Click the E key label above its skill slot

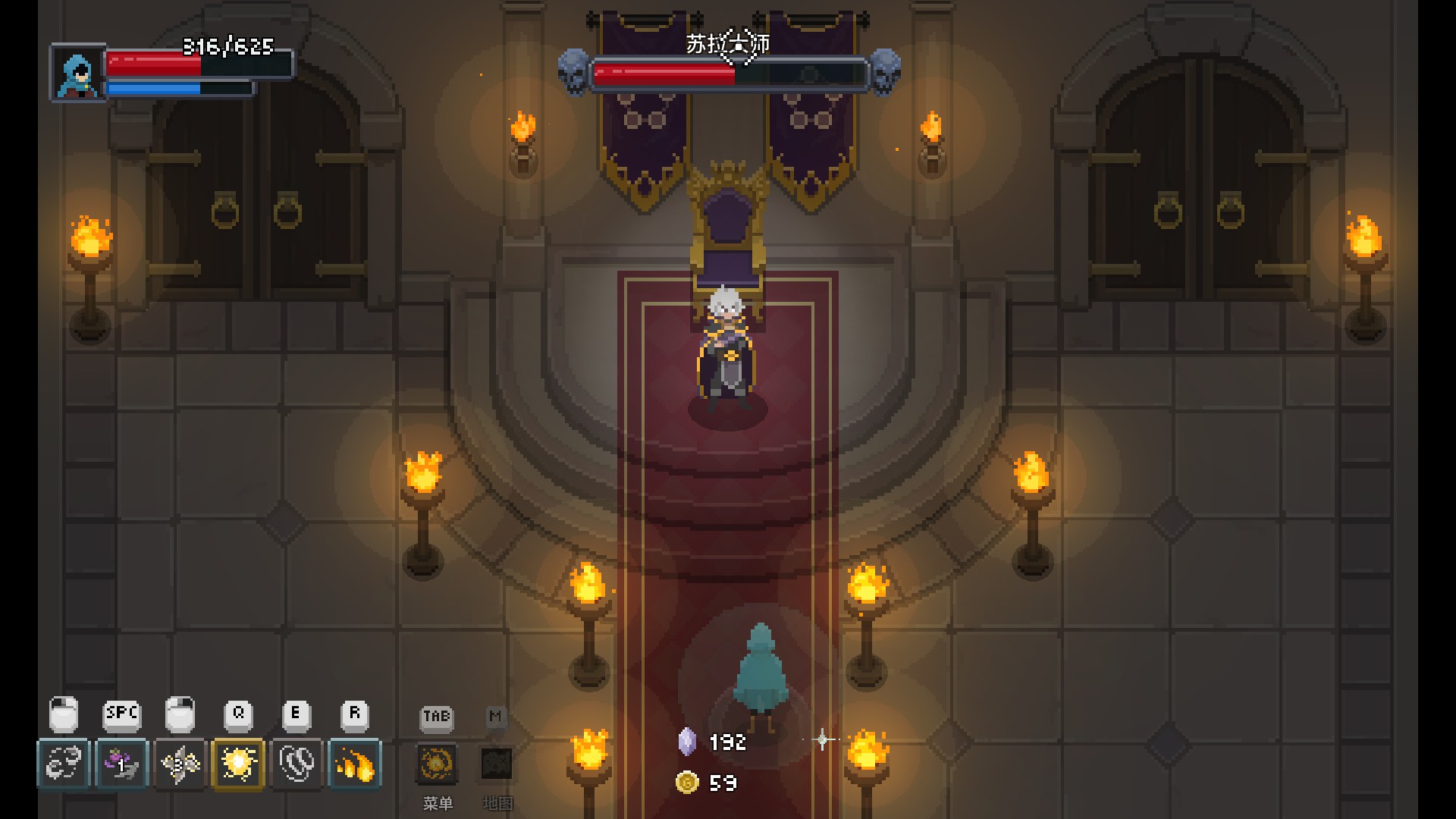pyautogui.click(x=296, y=713)
